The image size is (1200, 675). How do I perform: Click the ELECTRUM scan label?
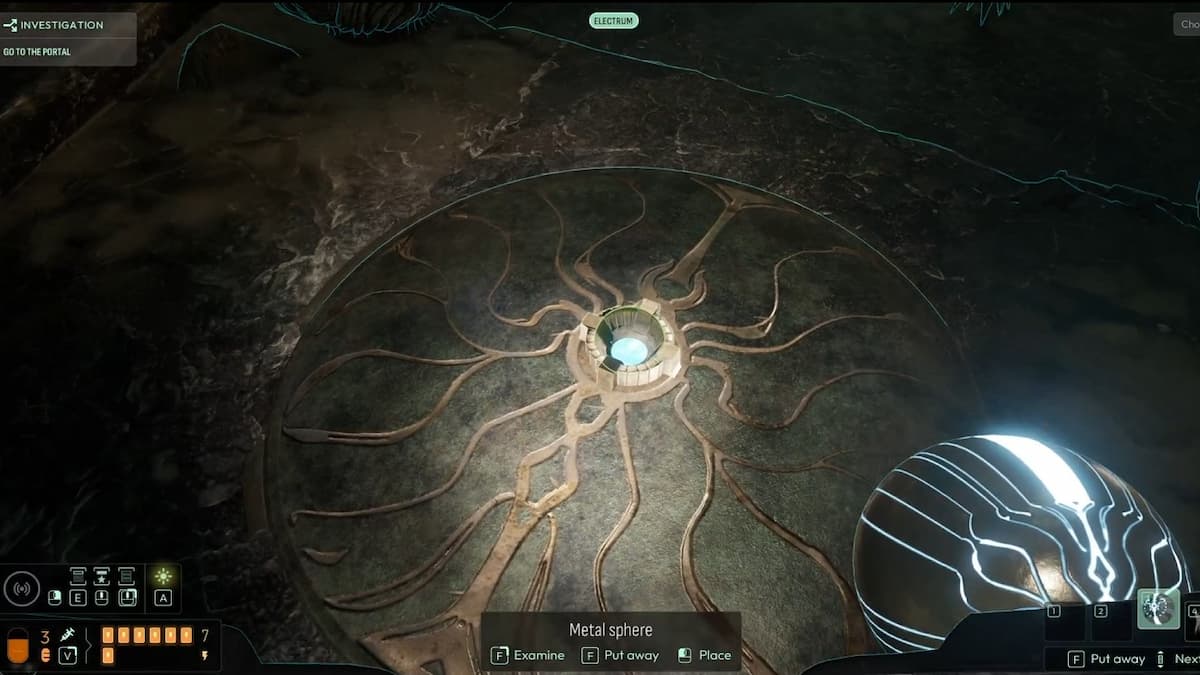(x=614, y=20)
